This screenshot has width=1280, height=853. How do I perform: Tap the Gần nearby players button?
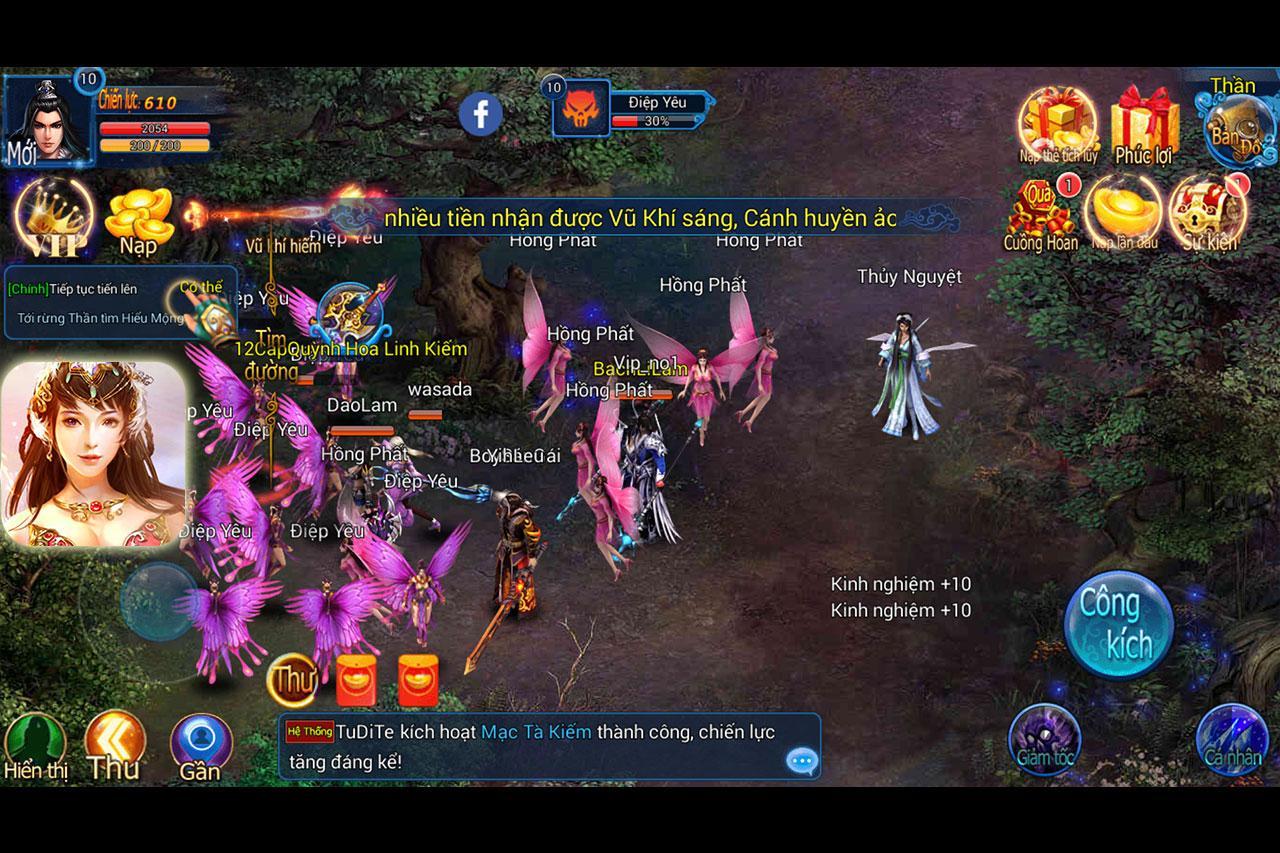200,747
